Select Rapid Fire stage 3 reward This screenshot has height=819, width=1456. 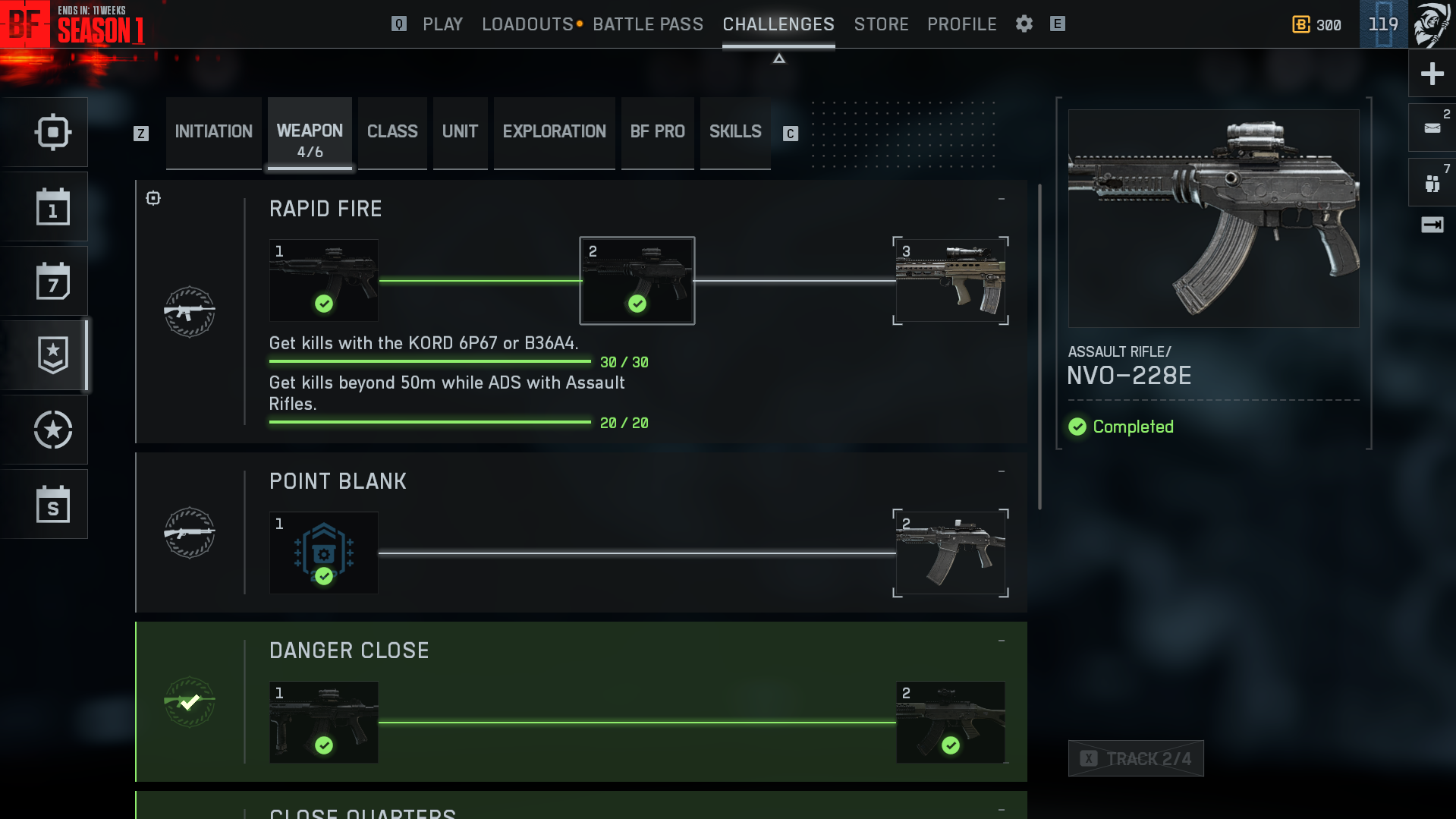951,281
